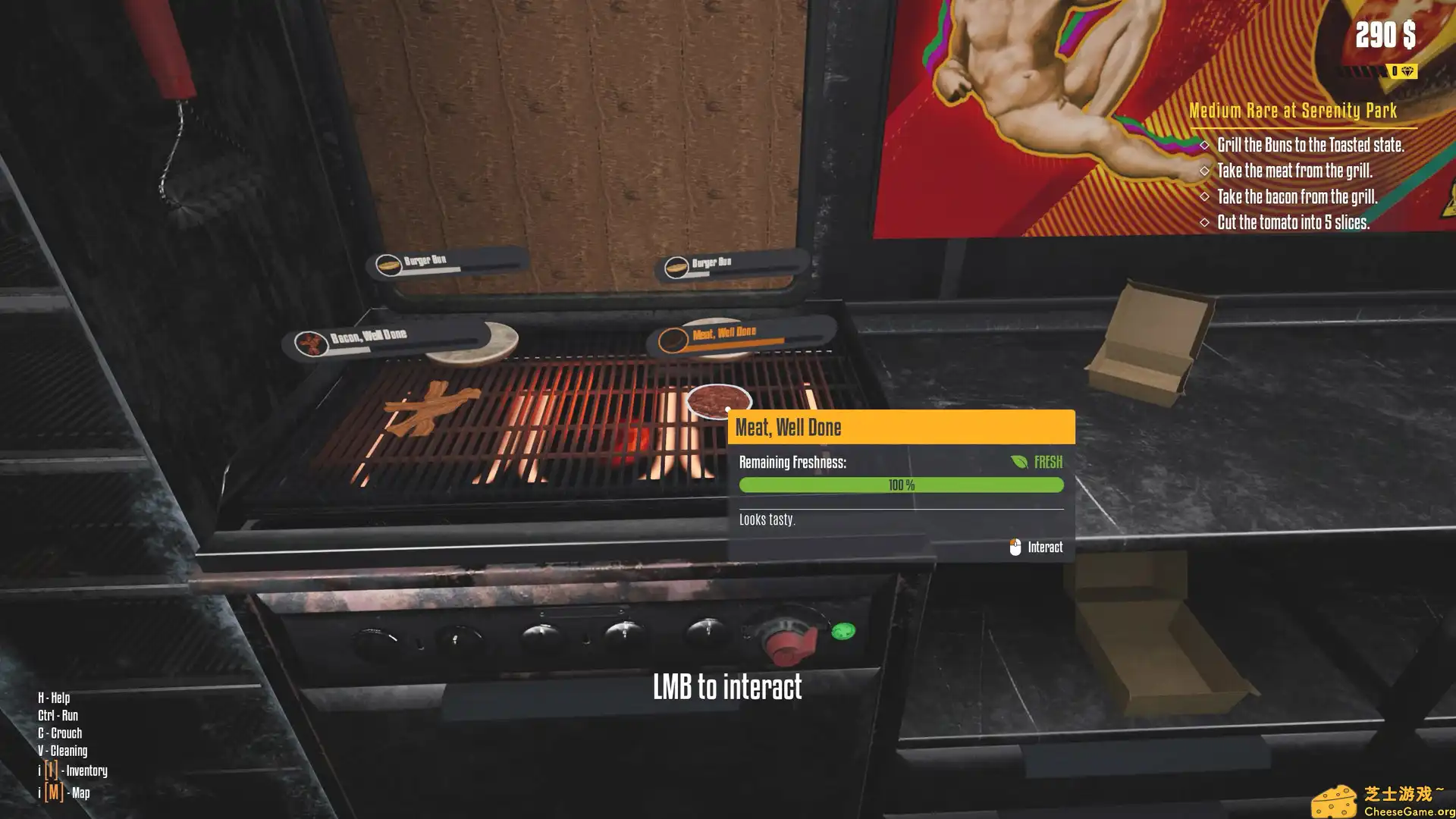Expand the Grill the Buns objective diamond marker

click(1206, 146)
